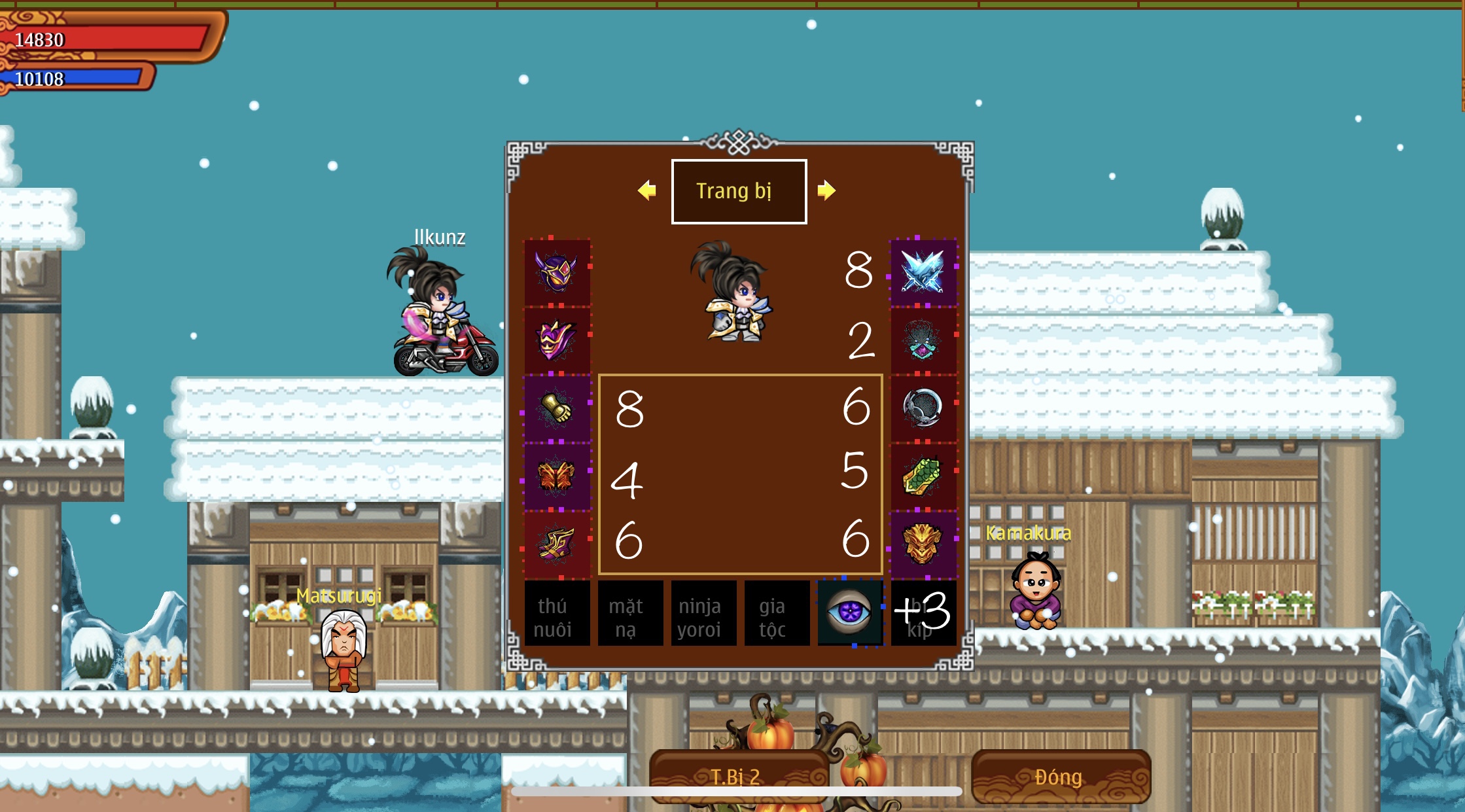This screenshot has width=1465, height=812.
Task: Select the purple mask equipment slot
Action: point(557,340)
